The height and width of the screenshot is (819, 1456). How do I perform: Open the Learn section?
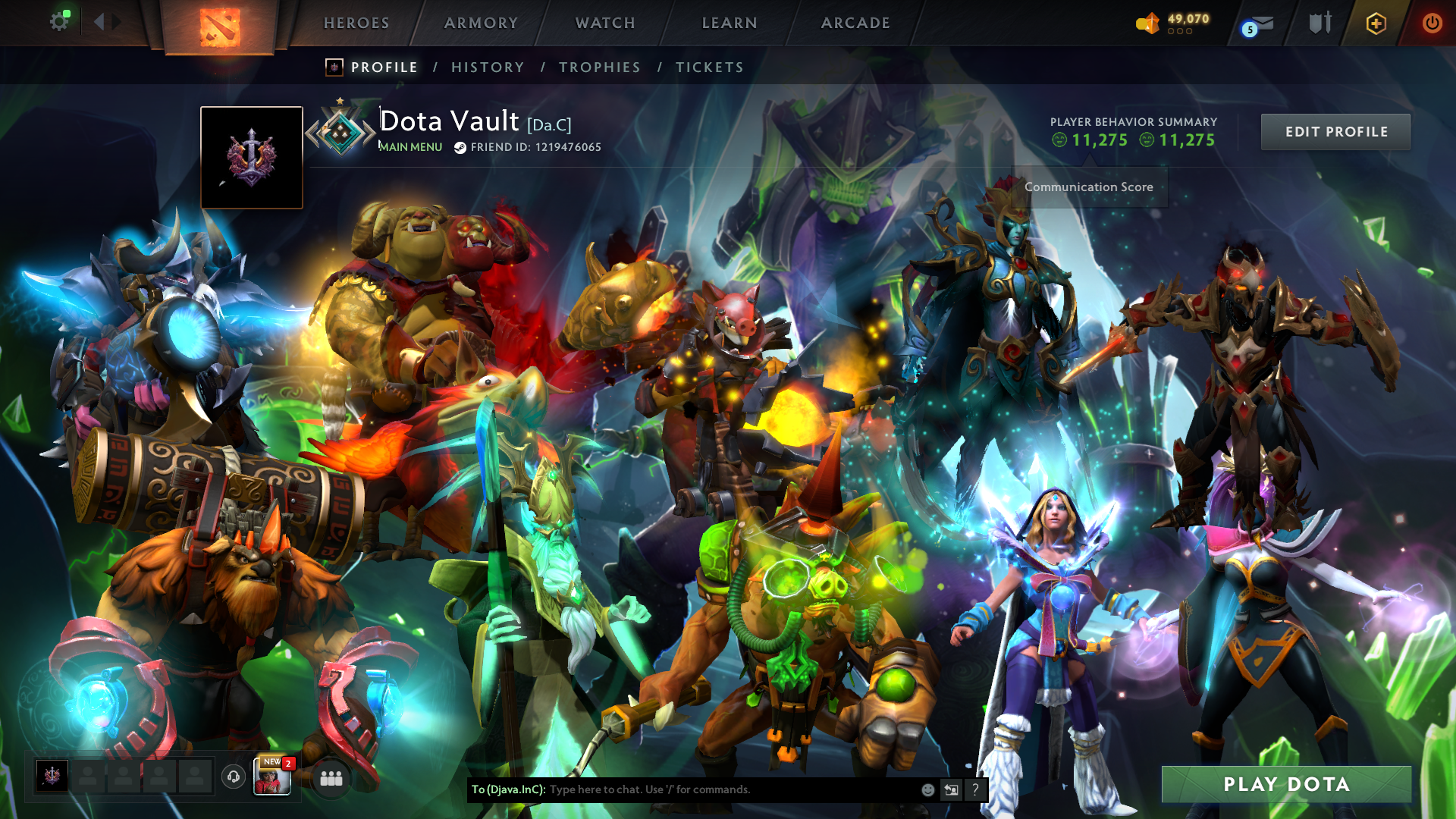pos(730,24)
